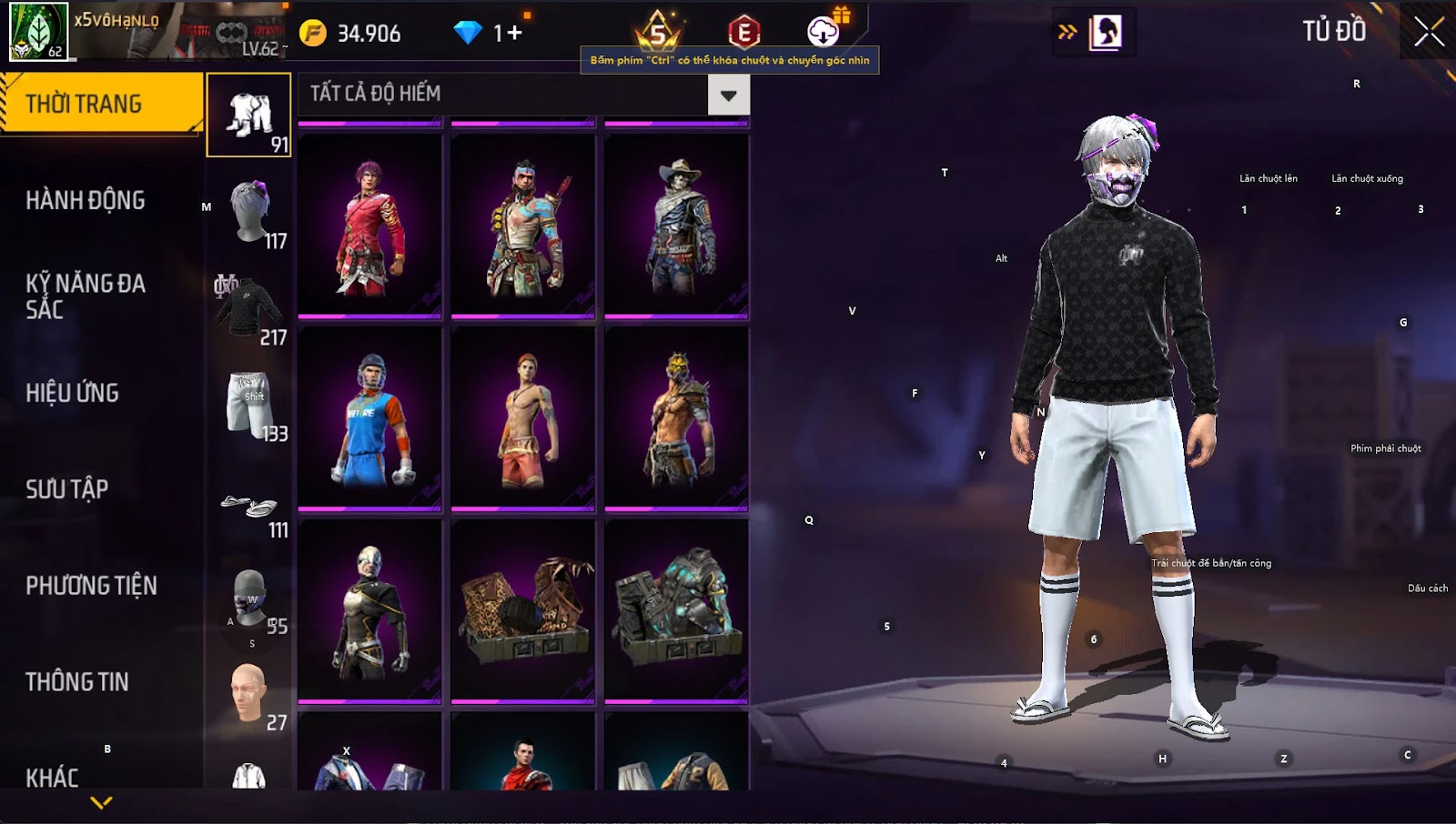Image resolution: width=1456 pixels, height=824 pixels.
Task: Show the Thông Tin section
Action: click(x=77, y=682)
